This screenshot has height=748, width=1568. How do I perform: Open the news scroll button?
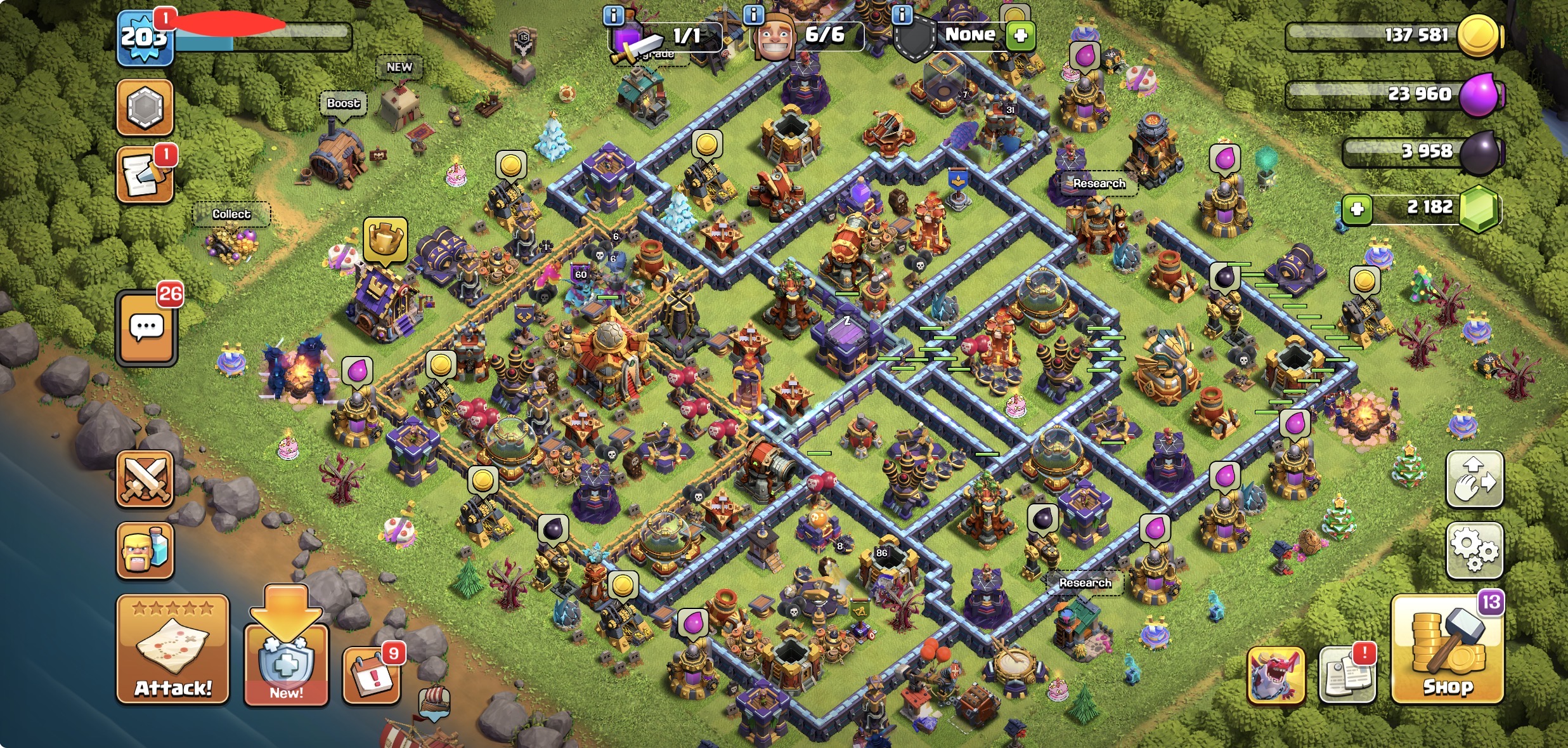(x=145, y=176)
